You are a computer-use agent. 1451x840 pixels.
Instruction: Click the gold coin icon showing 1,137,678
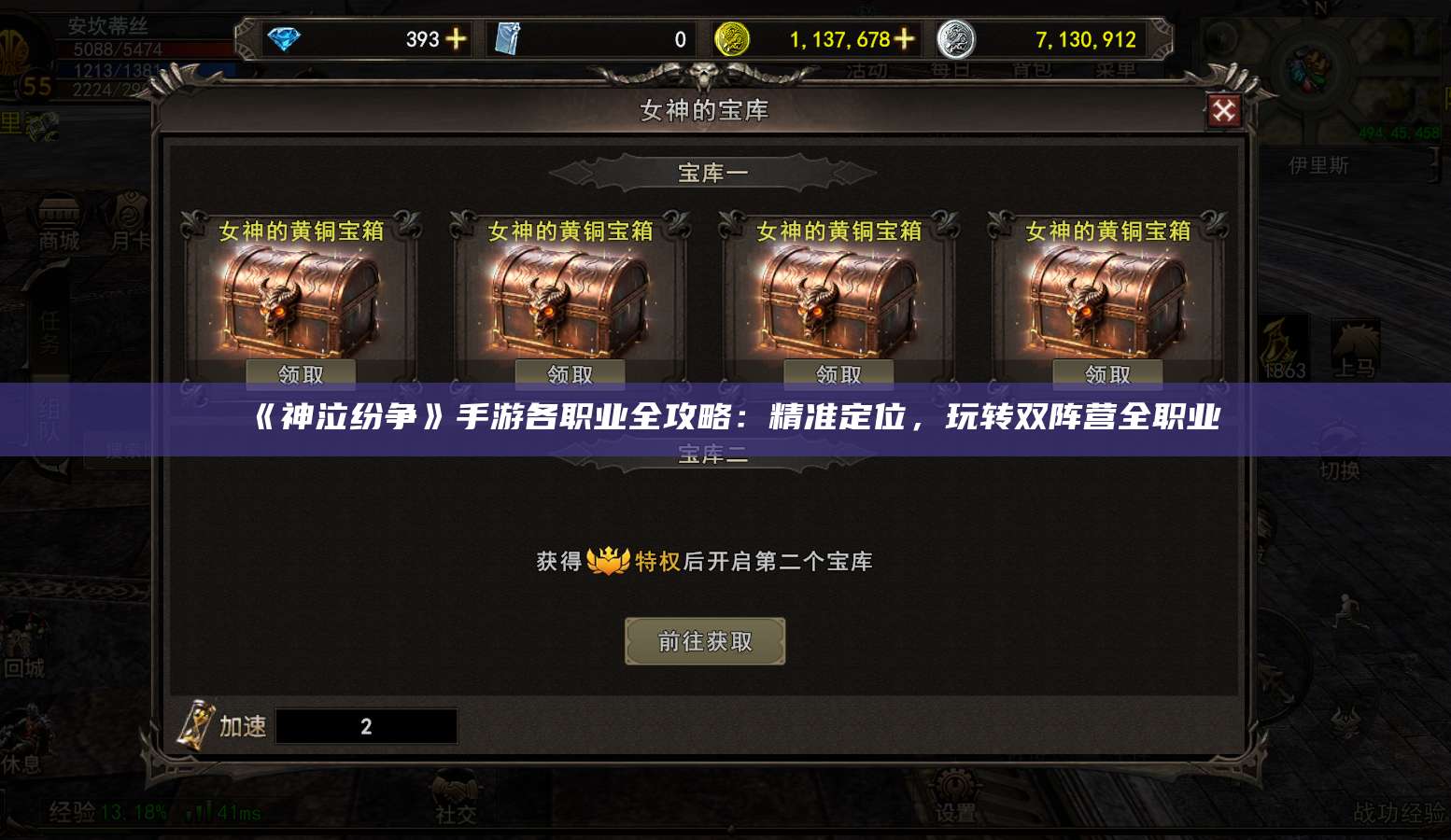pos(732,38)
